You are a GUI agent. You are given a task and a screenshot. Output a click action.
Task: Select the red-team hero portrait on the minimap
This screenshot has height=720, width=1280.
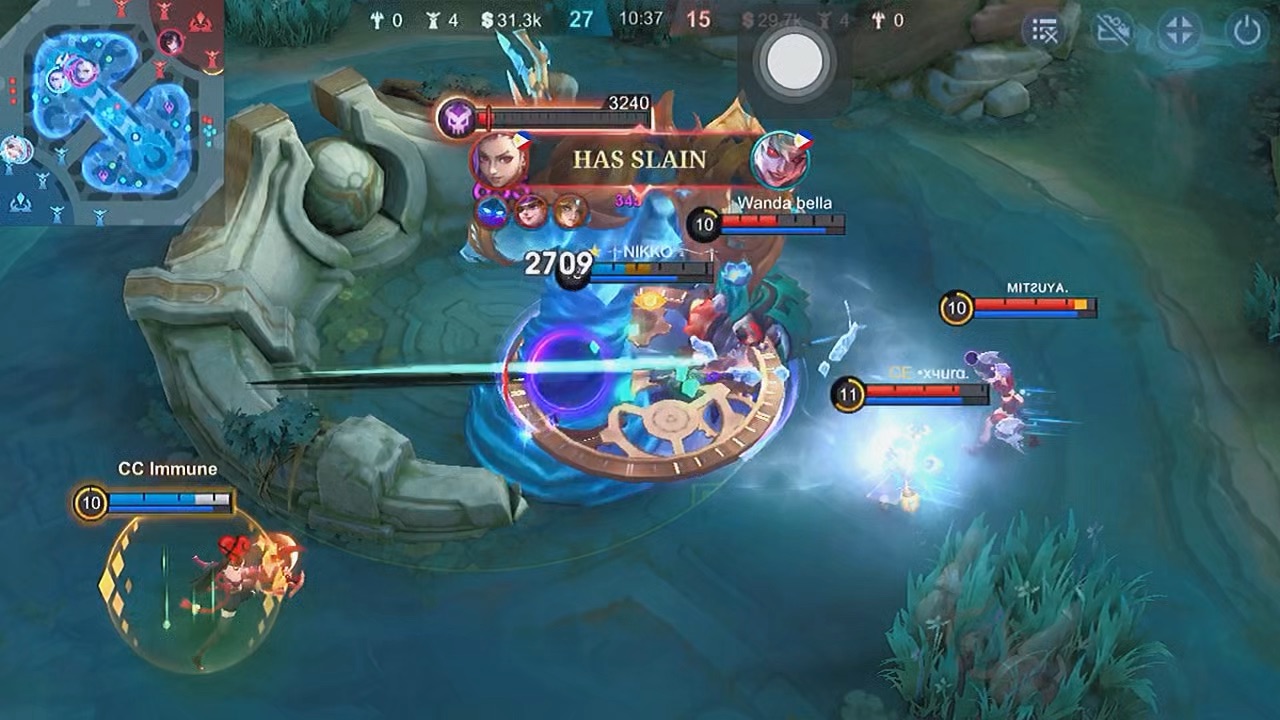tap(171, 42)
